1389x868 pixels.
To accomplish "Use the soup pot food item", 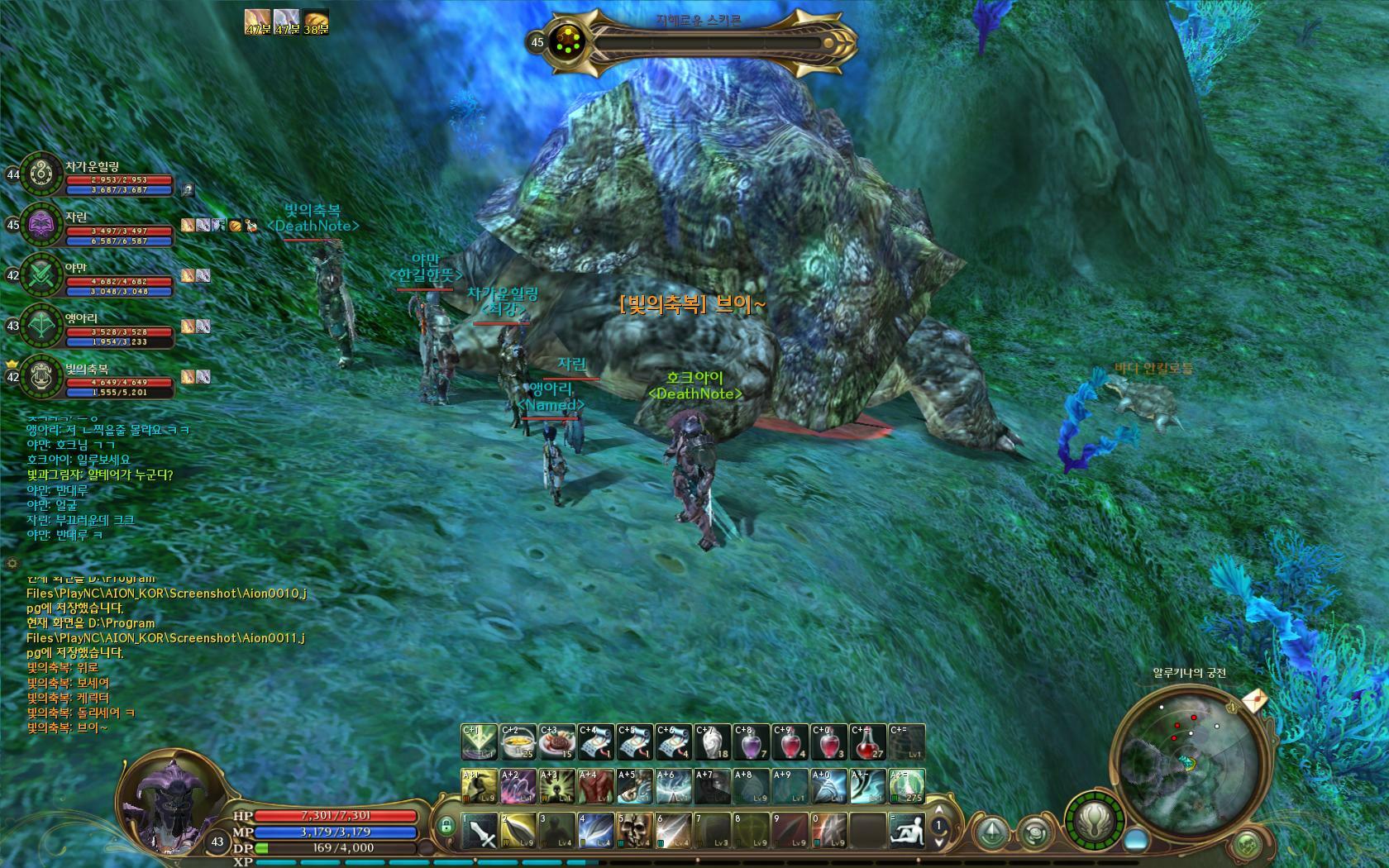I will tap(518, 742).
